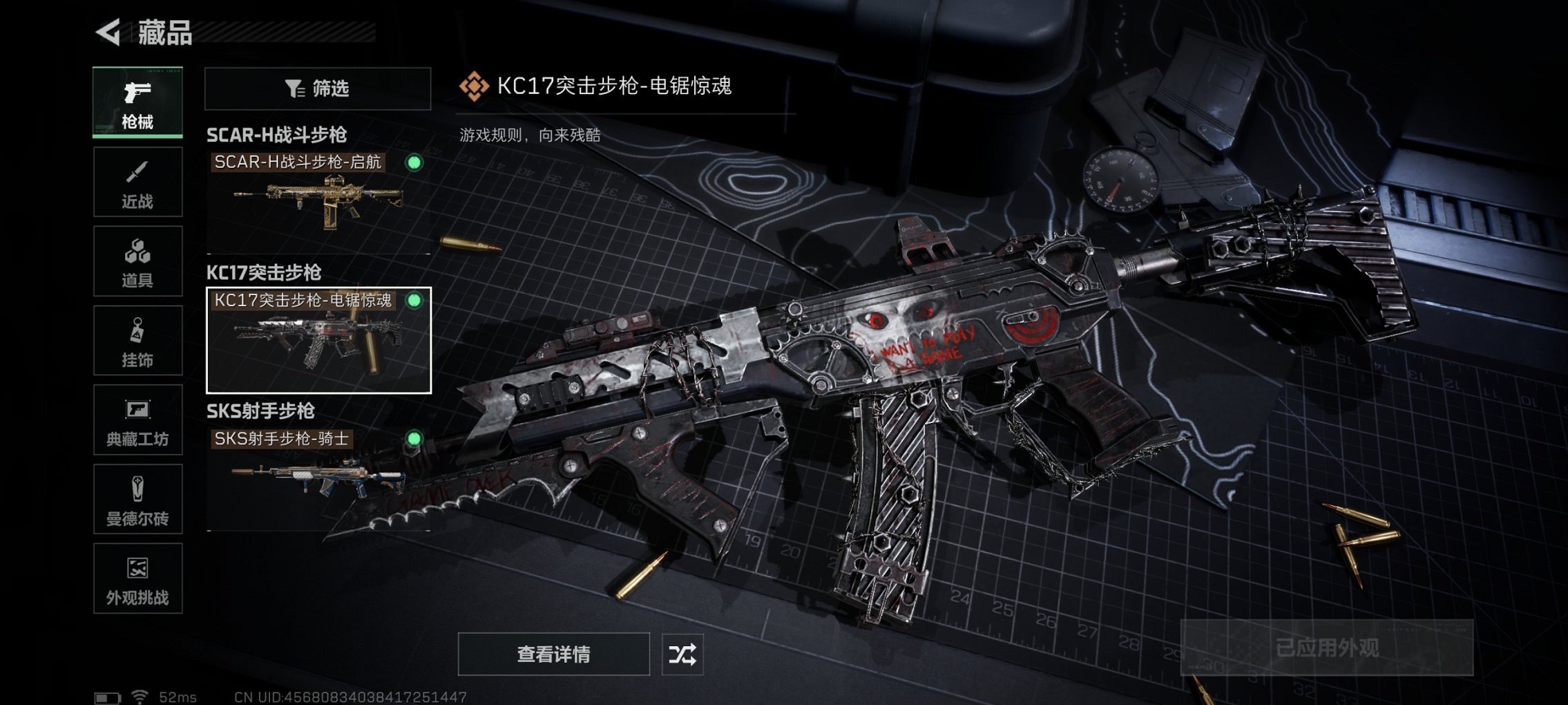
Task: Click the 道具 items category icon
Action: [137, 261]
